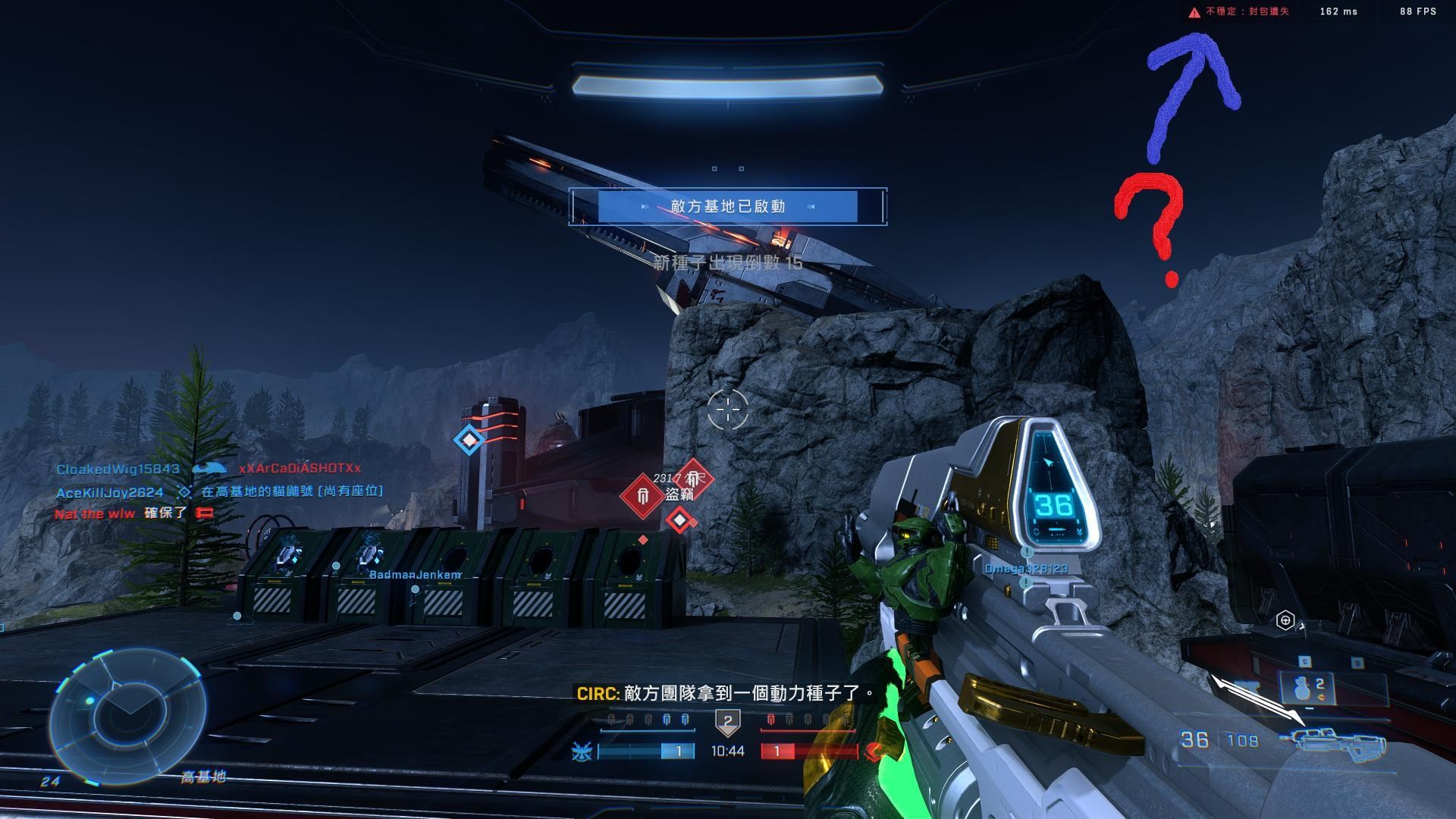Select the 盜竊 red objective marker
This screenshot has width=1456, height=819.
(x=643, y=497)
